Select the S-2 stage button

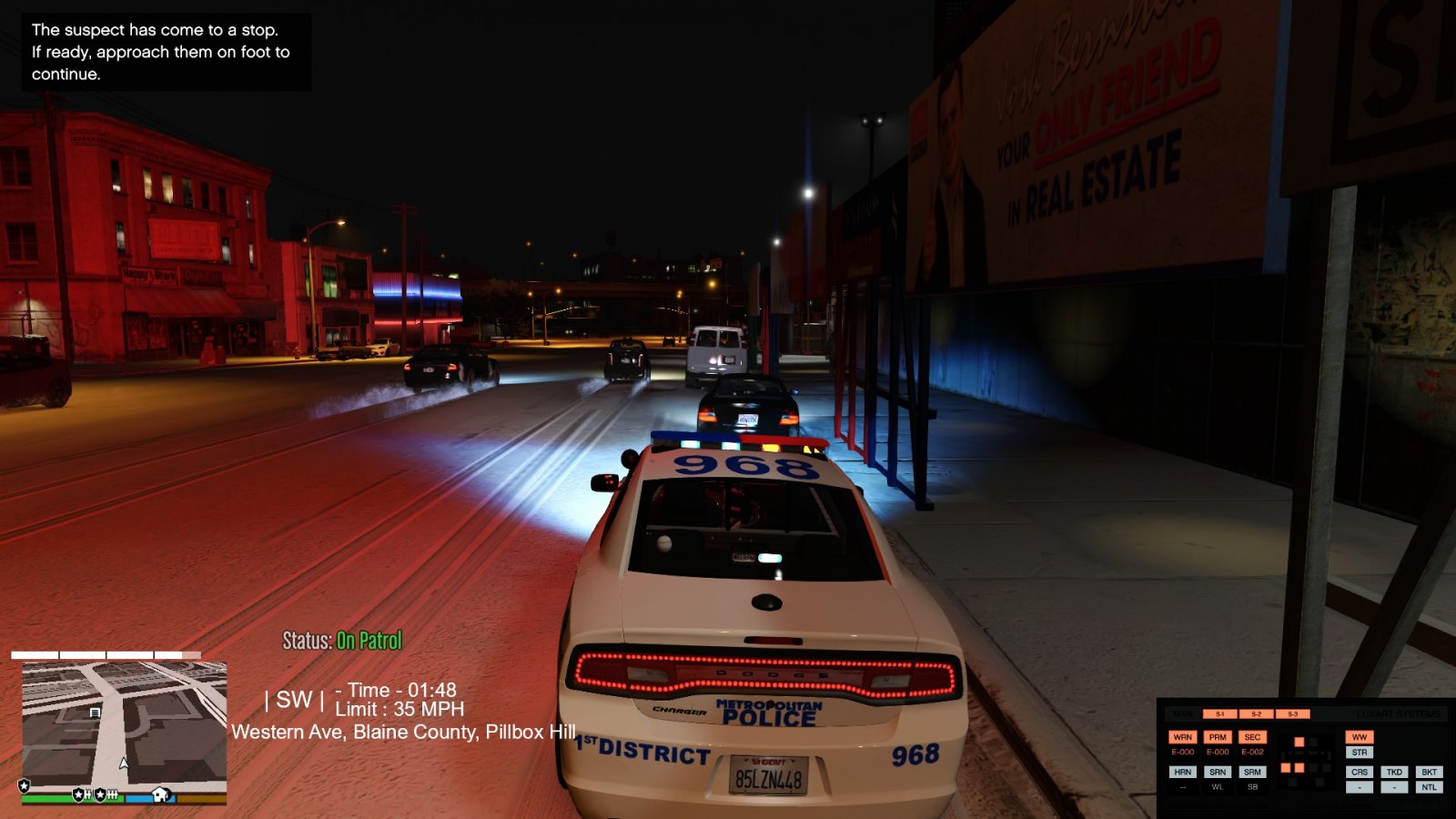[1256, 714]
